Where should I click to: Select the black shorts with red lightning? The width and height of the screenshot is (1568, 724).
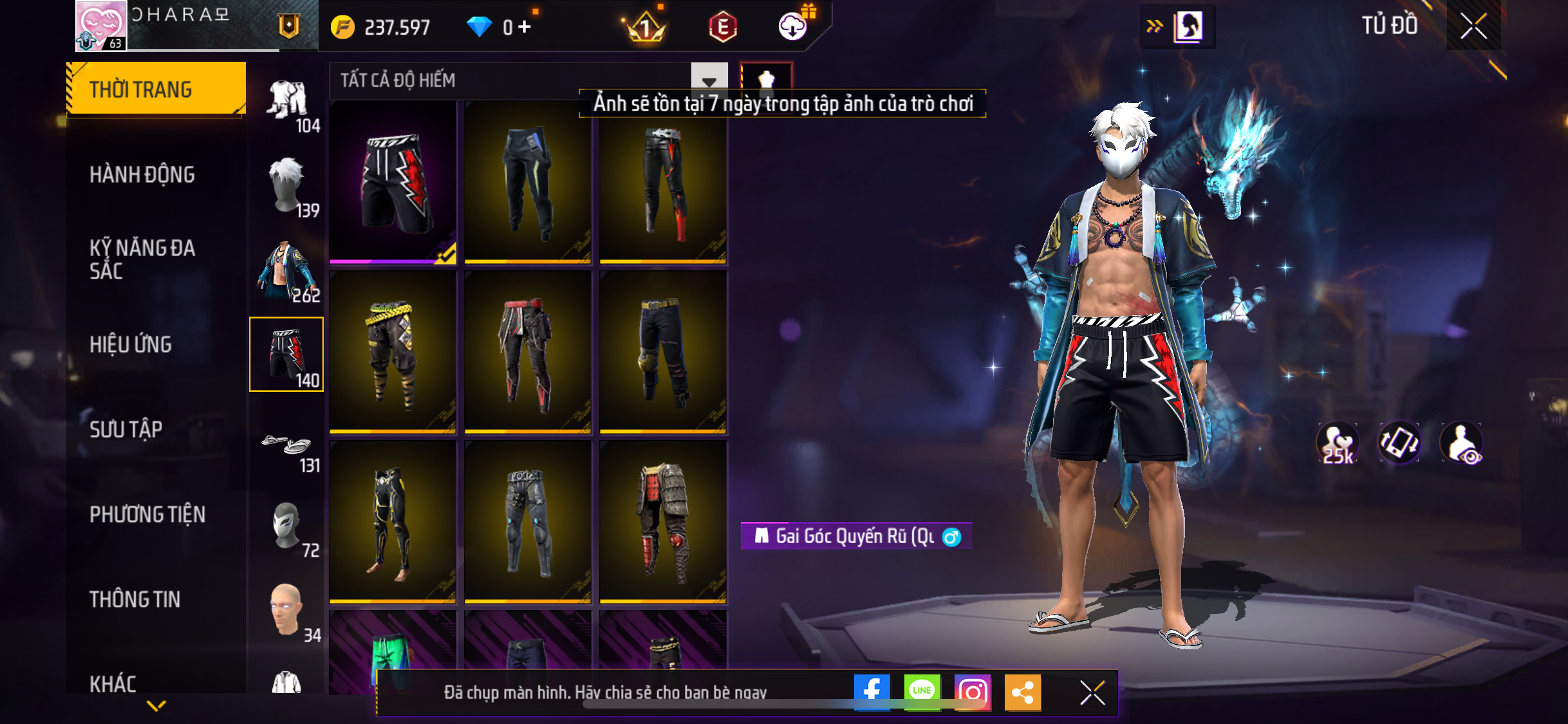coord(393,183)
